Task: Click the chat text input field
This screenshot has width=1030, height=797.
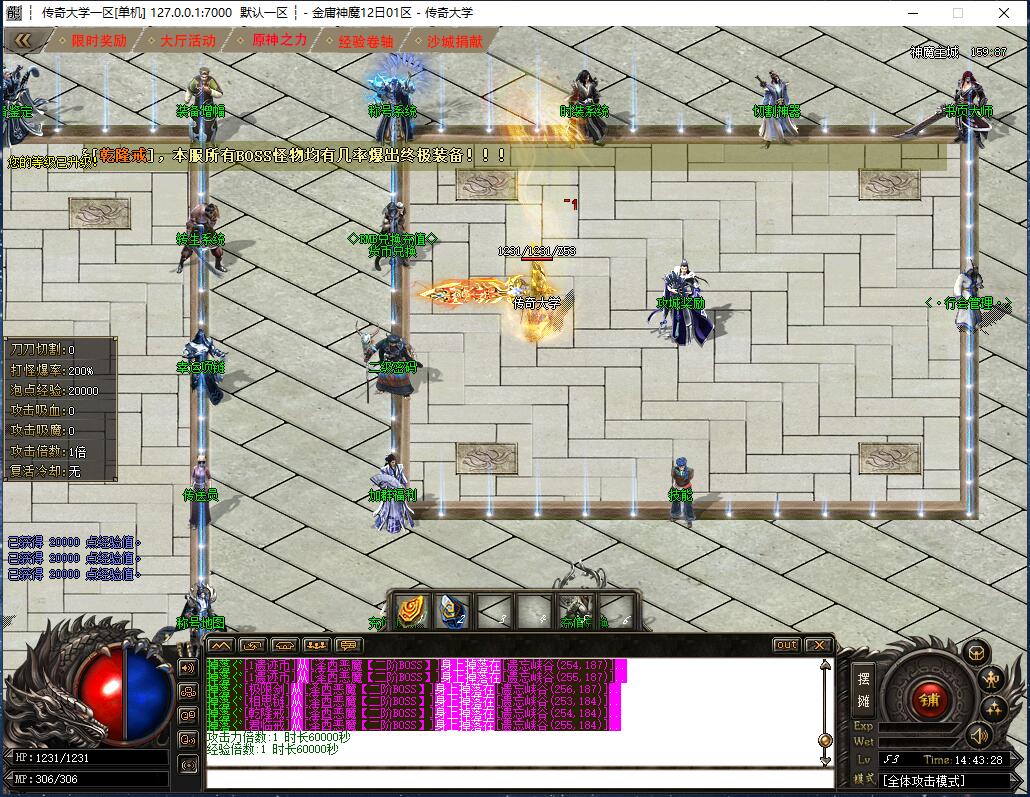Action: 515,779
